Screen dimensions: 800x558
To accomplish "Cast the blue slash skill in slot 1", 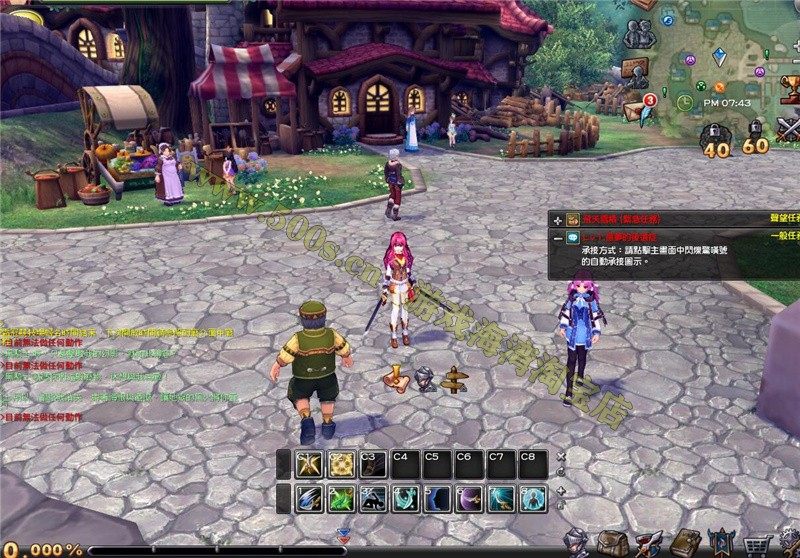I will pos(309,497).
